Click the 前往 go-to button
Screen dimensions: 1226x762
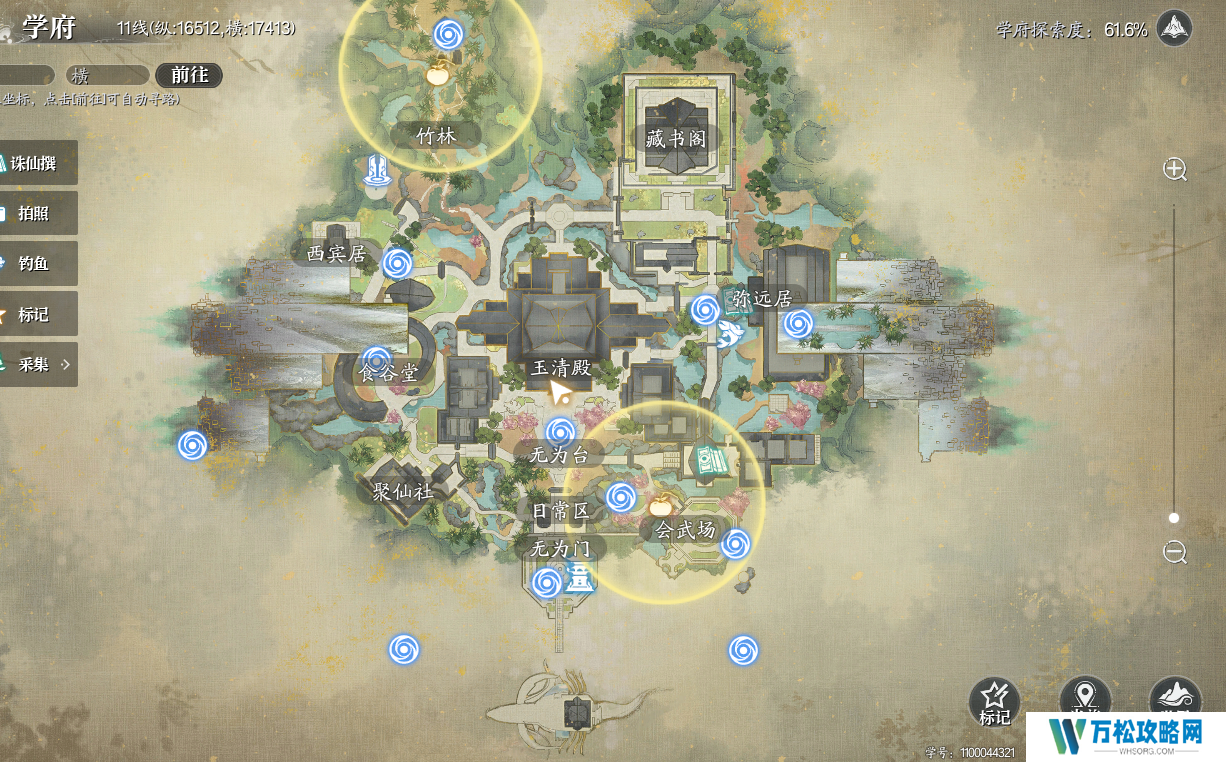(x=189, y=75)
